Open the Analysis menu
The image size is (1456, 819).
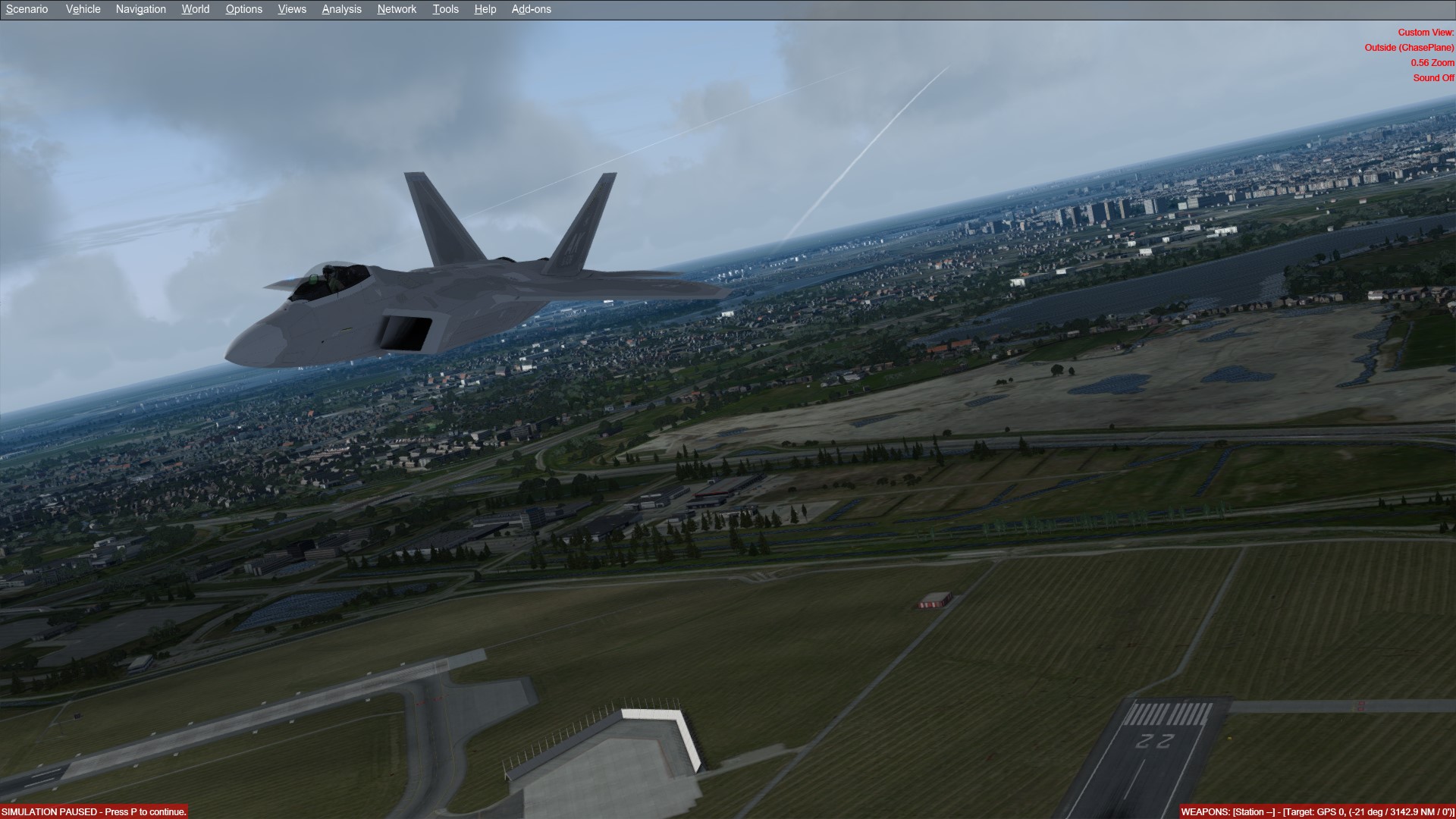coord(341,9)
